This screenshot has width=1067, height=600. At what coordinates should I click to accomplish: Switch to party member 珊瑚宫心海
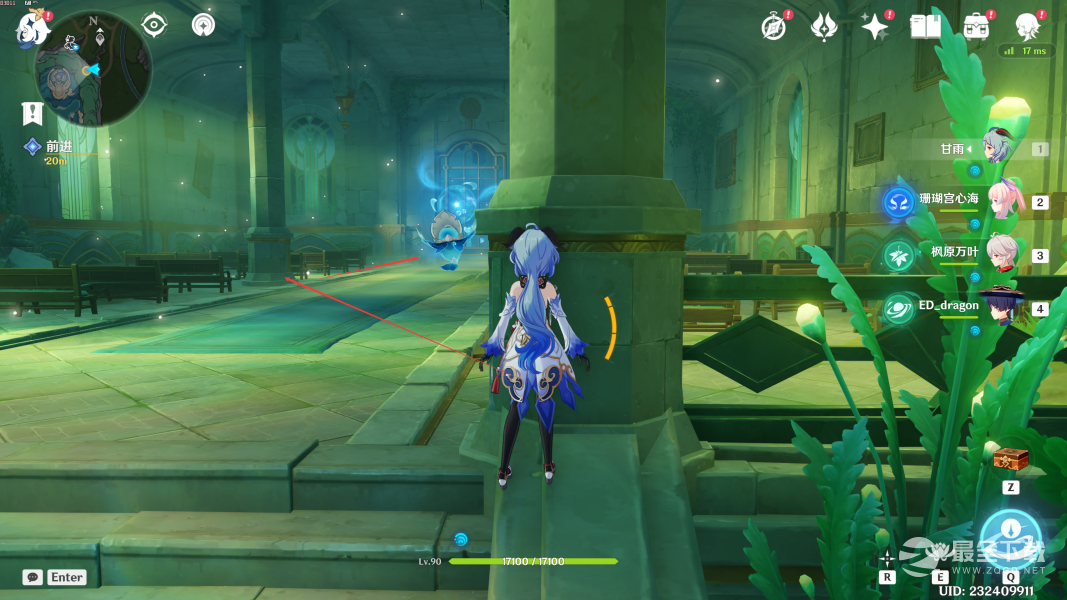(1003, 201)
